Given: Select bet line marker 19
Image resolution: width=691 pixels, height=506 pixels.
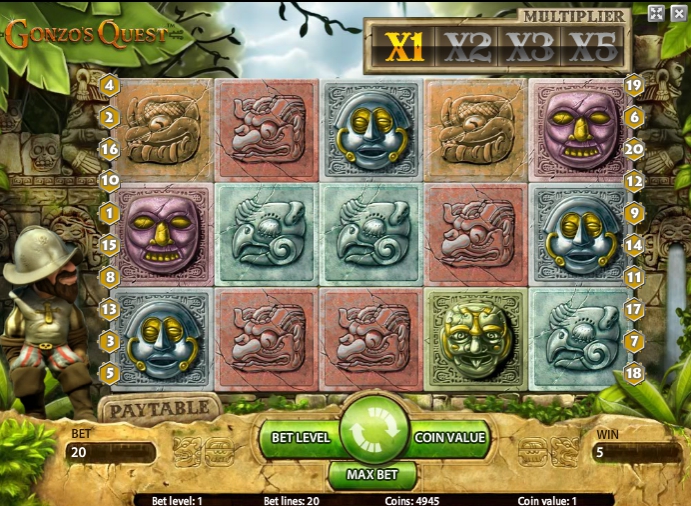Looking at the screenshot, I should [632, 86].
